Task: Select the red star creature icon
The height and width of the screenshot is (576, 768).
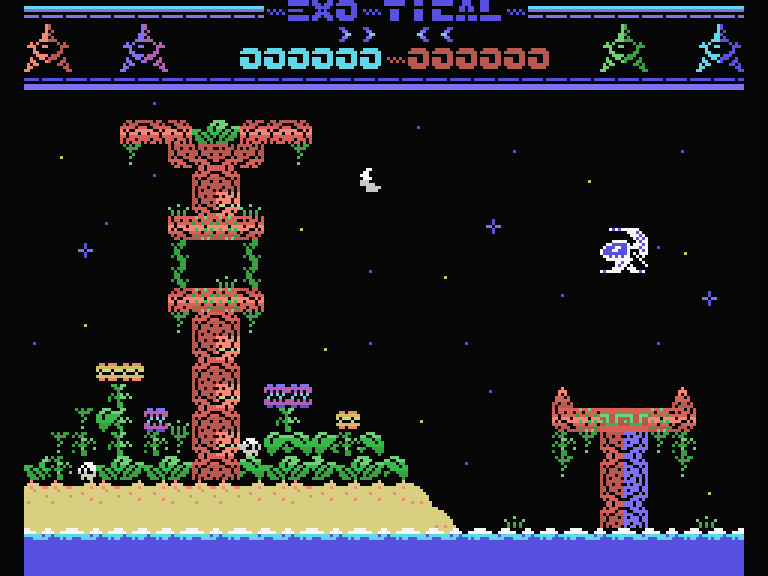Action: 47,49
